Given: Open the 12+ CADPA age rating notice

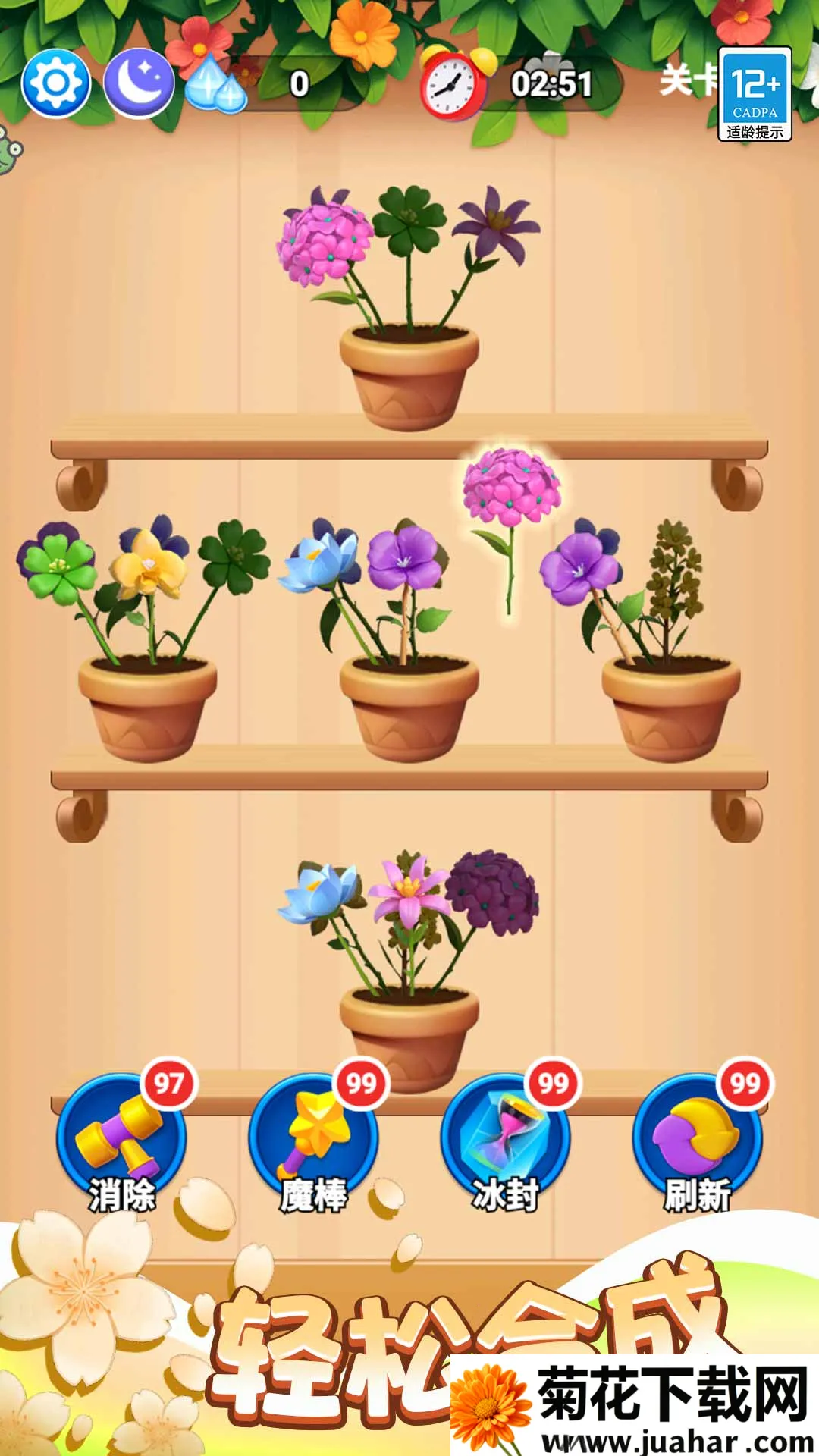Looking at the screenshot, I should tap(755, 94).
